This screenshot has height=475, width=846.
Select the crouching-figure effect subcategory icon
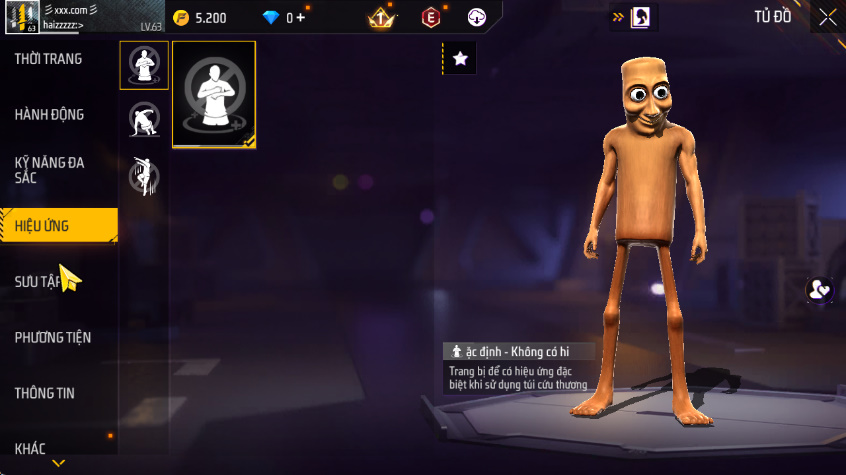click(x=144, y=120)
